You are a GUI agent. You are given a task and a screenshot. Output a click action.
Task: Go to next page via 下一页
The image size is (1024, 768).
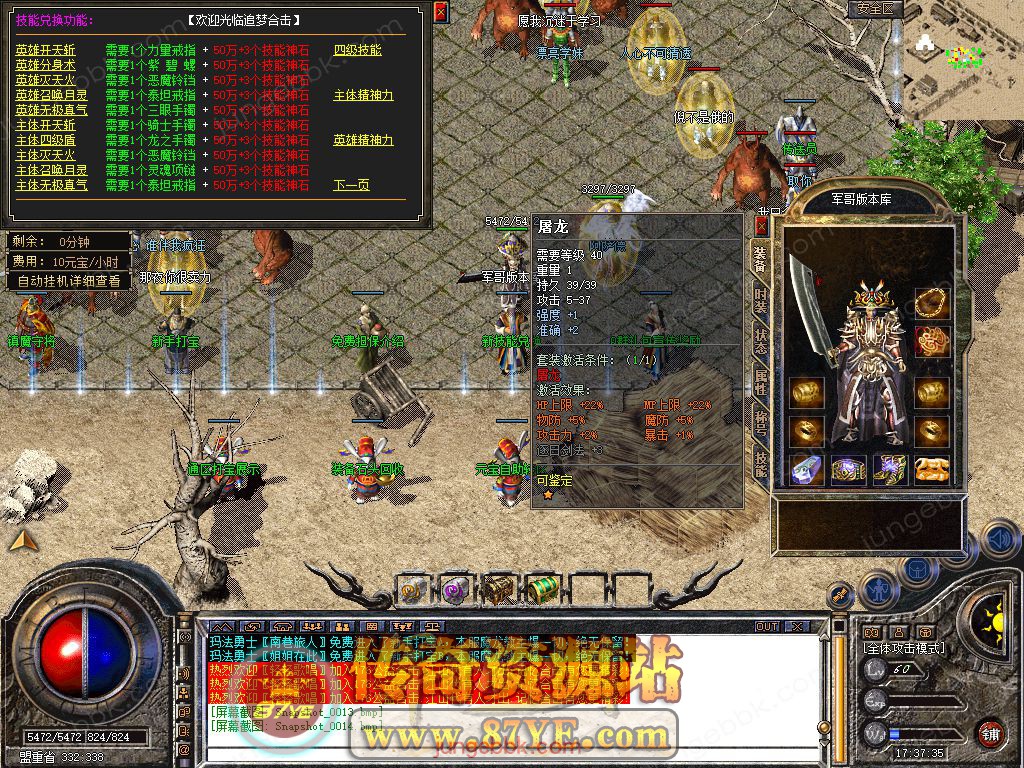pos(351,185)
